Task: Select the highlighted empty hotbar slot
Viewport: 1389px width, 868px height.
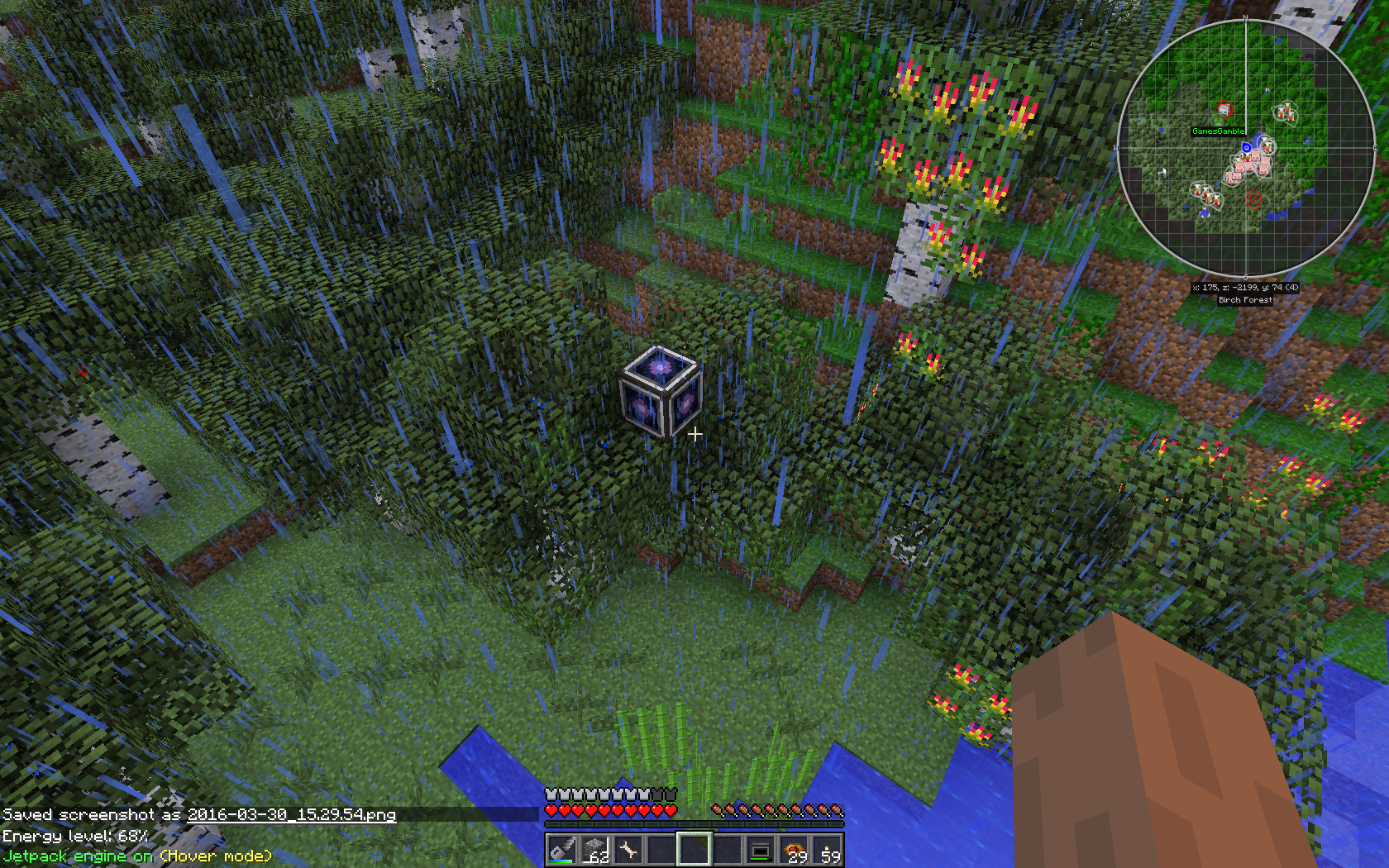Action: click(x=694, y=850)
